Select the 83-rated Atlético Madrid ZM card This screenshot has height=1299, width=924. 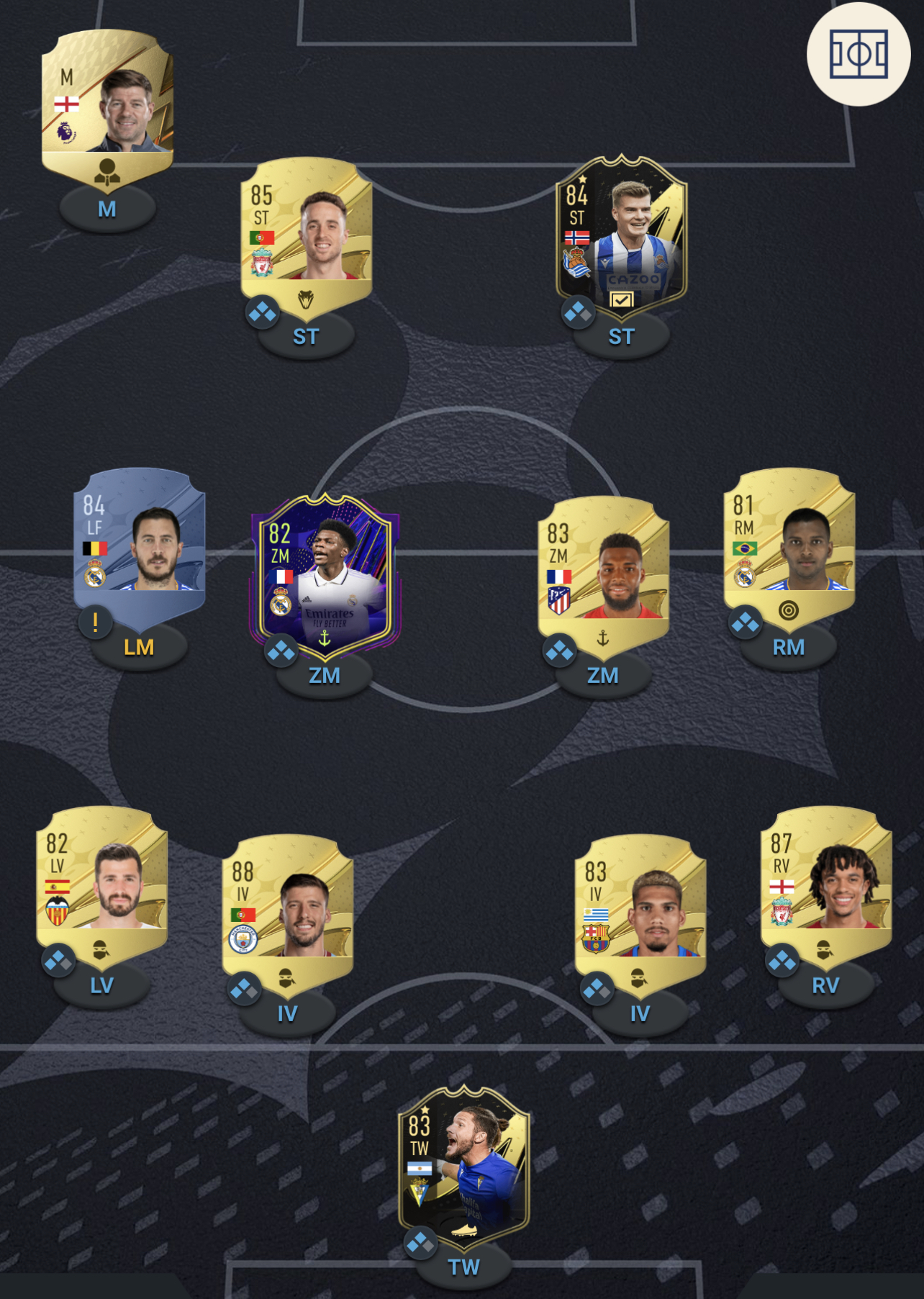pyautogui.click(x=603, y=569)
